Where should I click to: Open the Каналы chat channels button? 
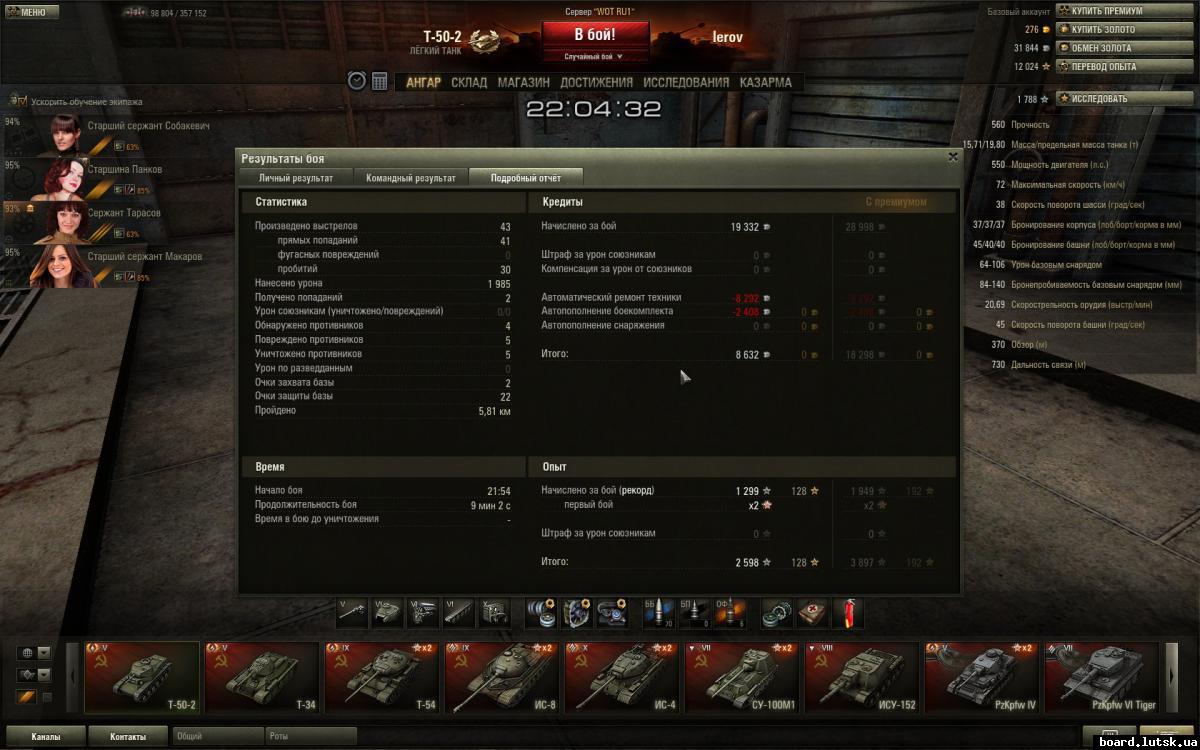point(45,737)
